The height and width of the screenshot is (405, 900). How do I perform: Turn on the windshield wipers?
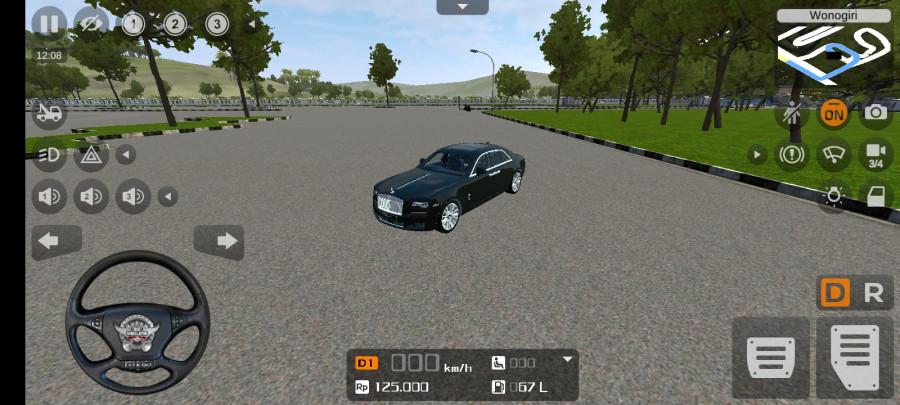[x=833, y=154]
